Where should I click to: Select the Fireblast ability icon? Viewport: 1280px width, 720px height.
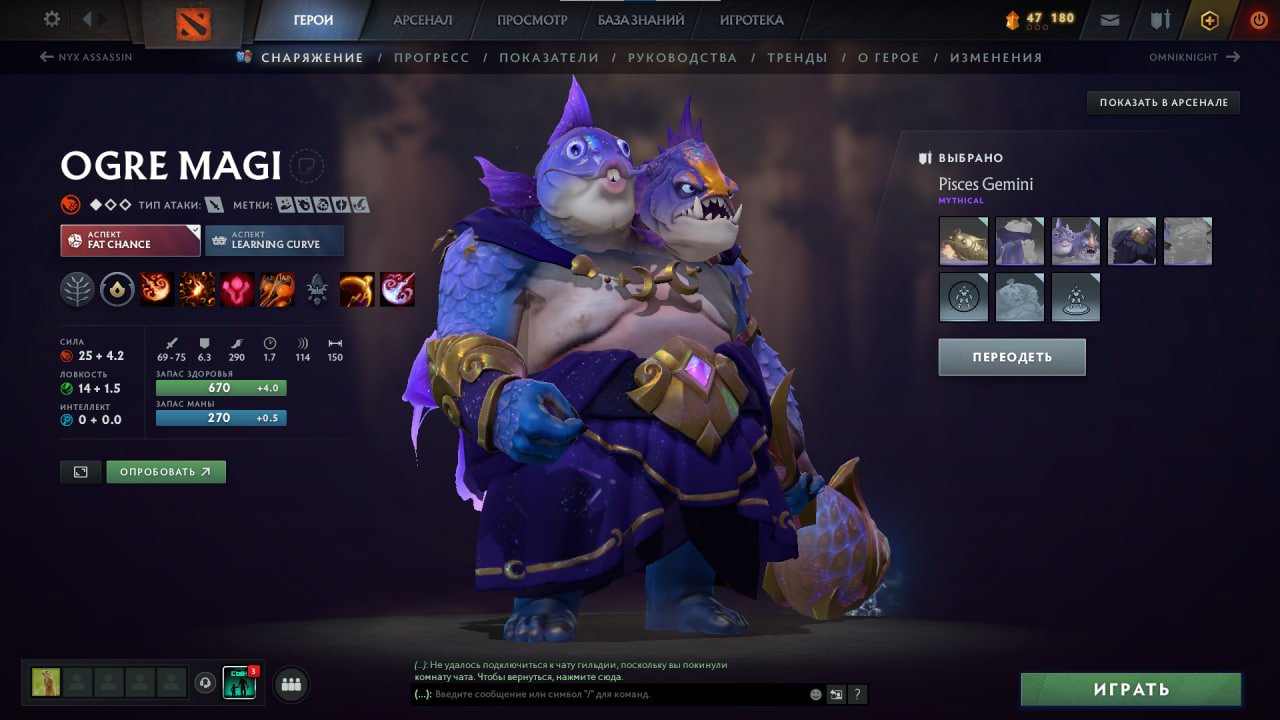pos(157,290)
